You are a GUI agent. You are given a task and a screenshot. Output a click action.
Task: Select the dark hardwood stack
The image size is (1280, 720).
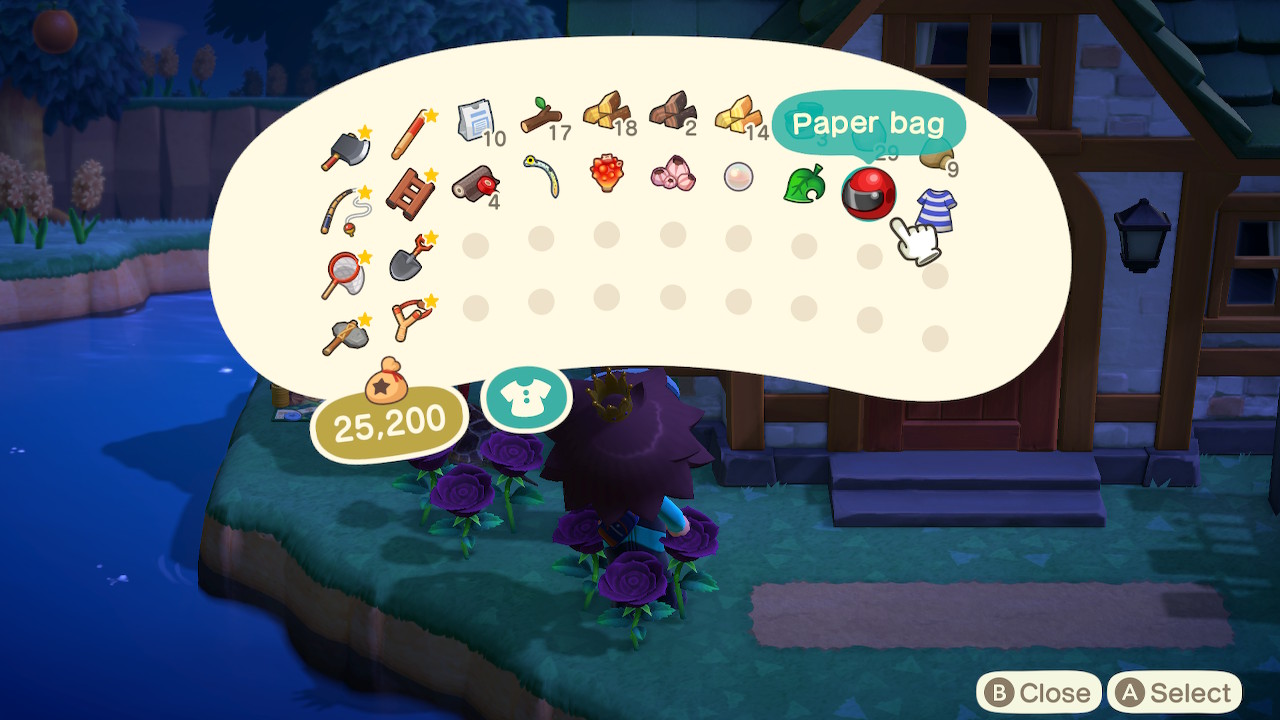tap(672, 113)
